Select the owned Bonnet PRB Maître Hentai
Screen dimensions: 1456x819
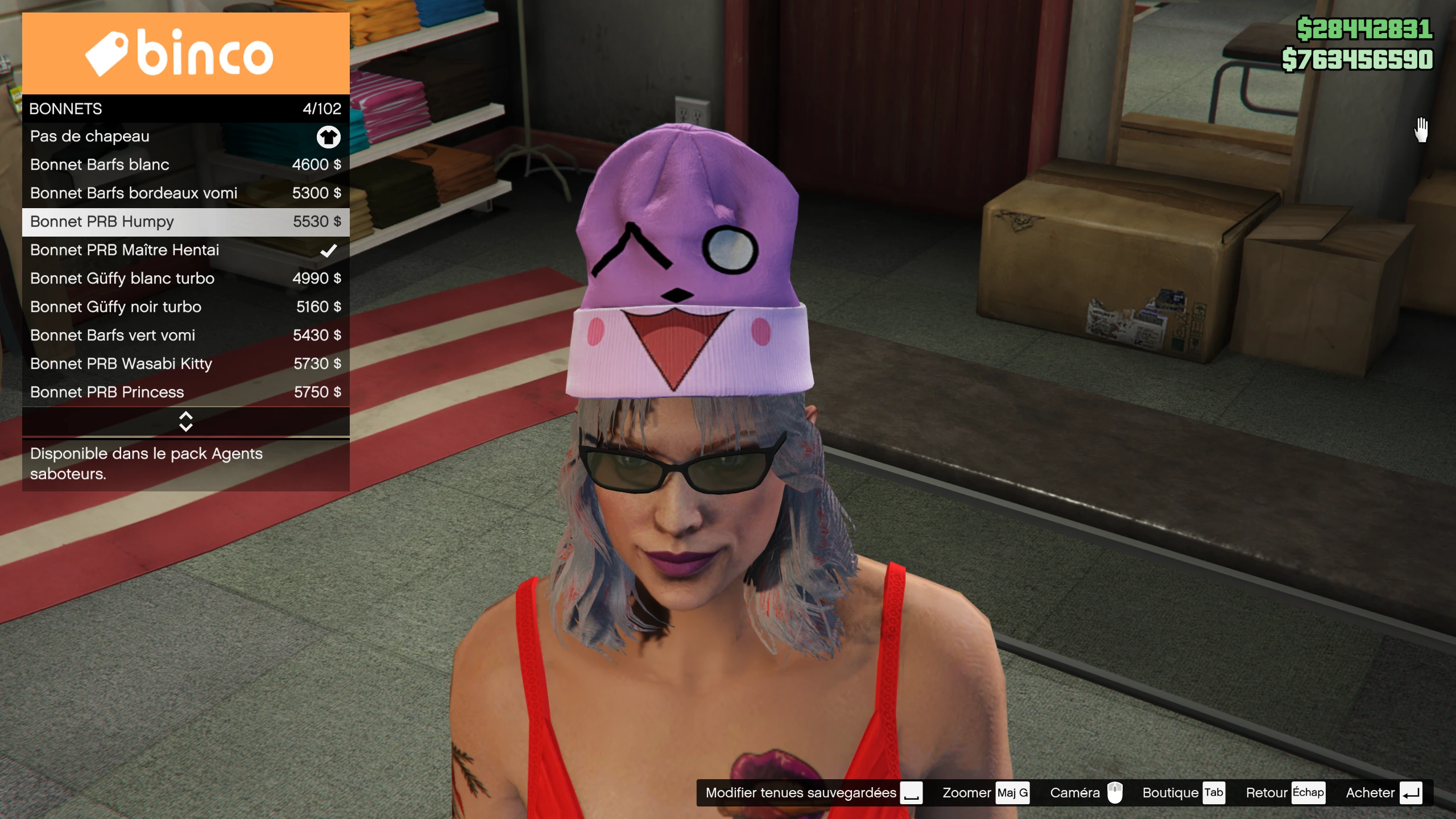185,250
